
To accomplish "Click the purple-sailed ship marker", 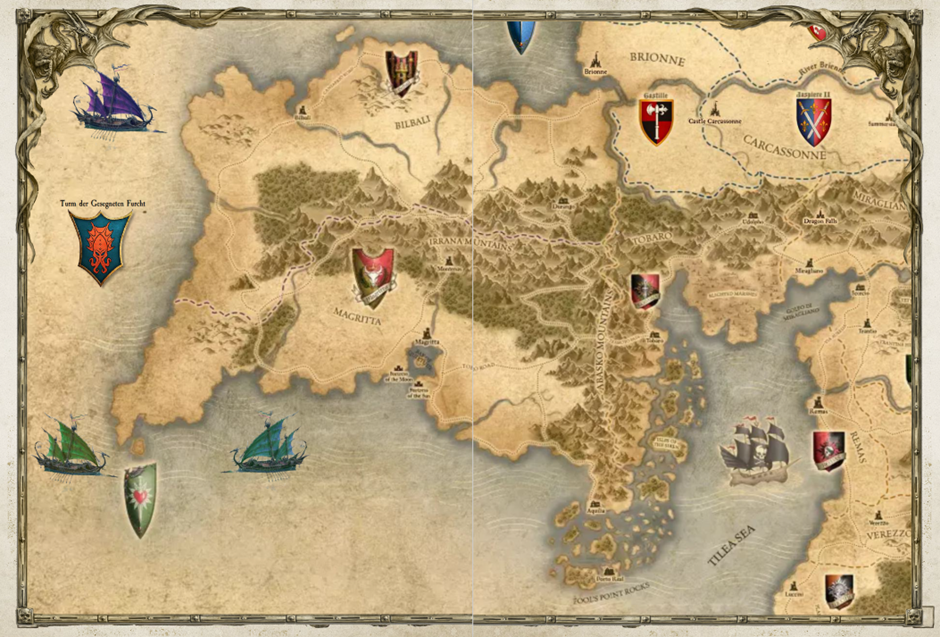I will tap(112, 101).
